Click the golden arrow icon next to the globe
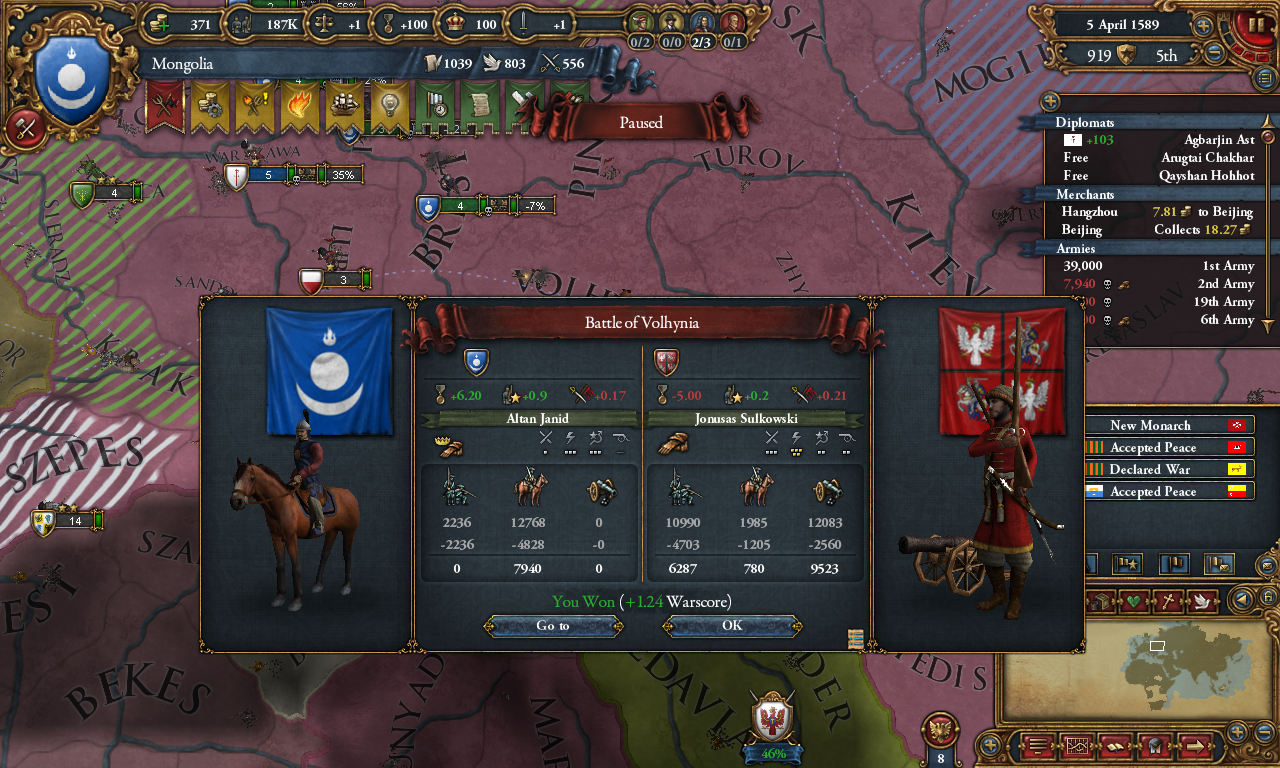The image size is (1280, 768). [1195, 745]
